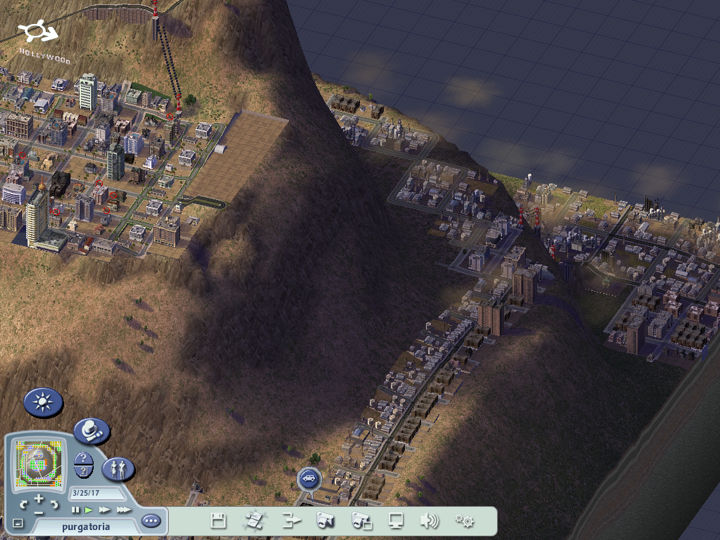Viewport: 720px width, 540px height.
Task: Take a snapshot with the camera icon
Action: pos(325,520)
